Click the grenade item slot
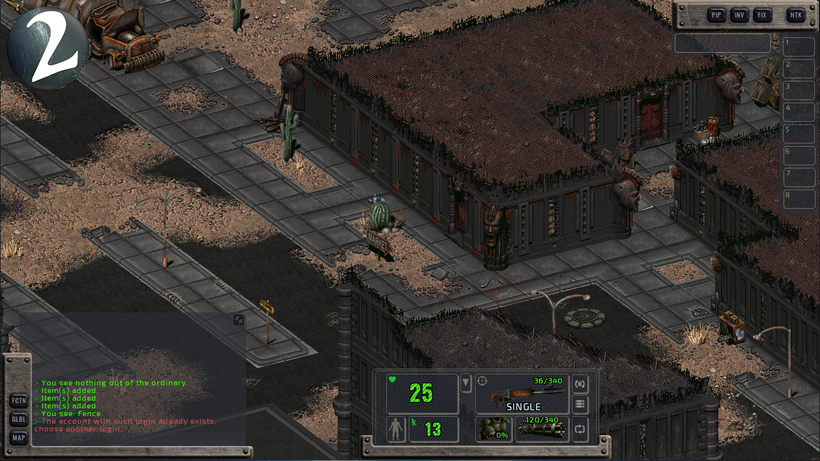This screenshot has width=820, height=461. [493, 429]
